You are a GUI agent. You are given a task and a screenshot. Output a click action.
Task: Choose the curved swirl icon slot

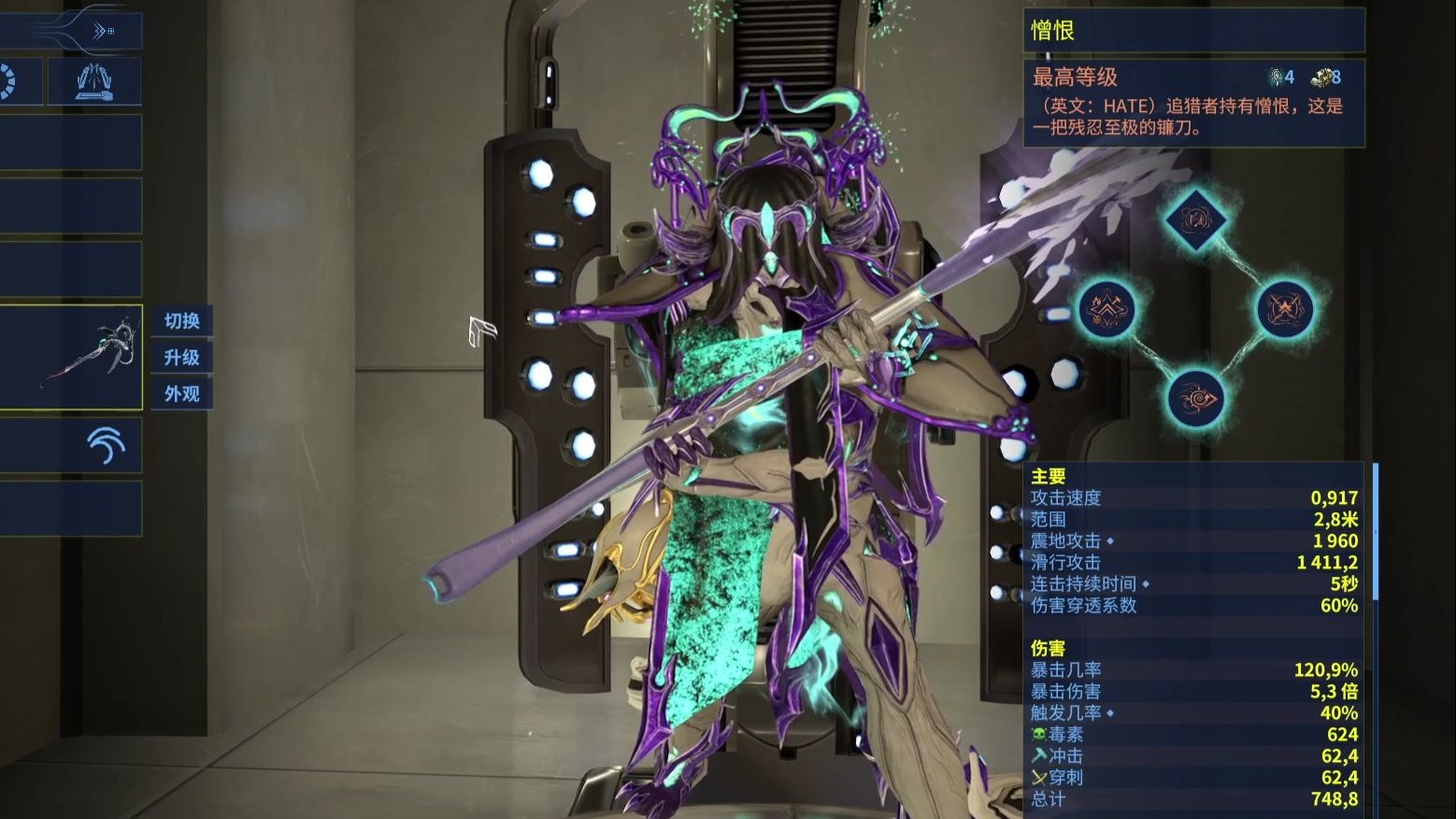[x=105, y=445]
